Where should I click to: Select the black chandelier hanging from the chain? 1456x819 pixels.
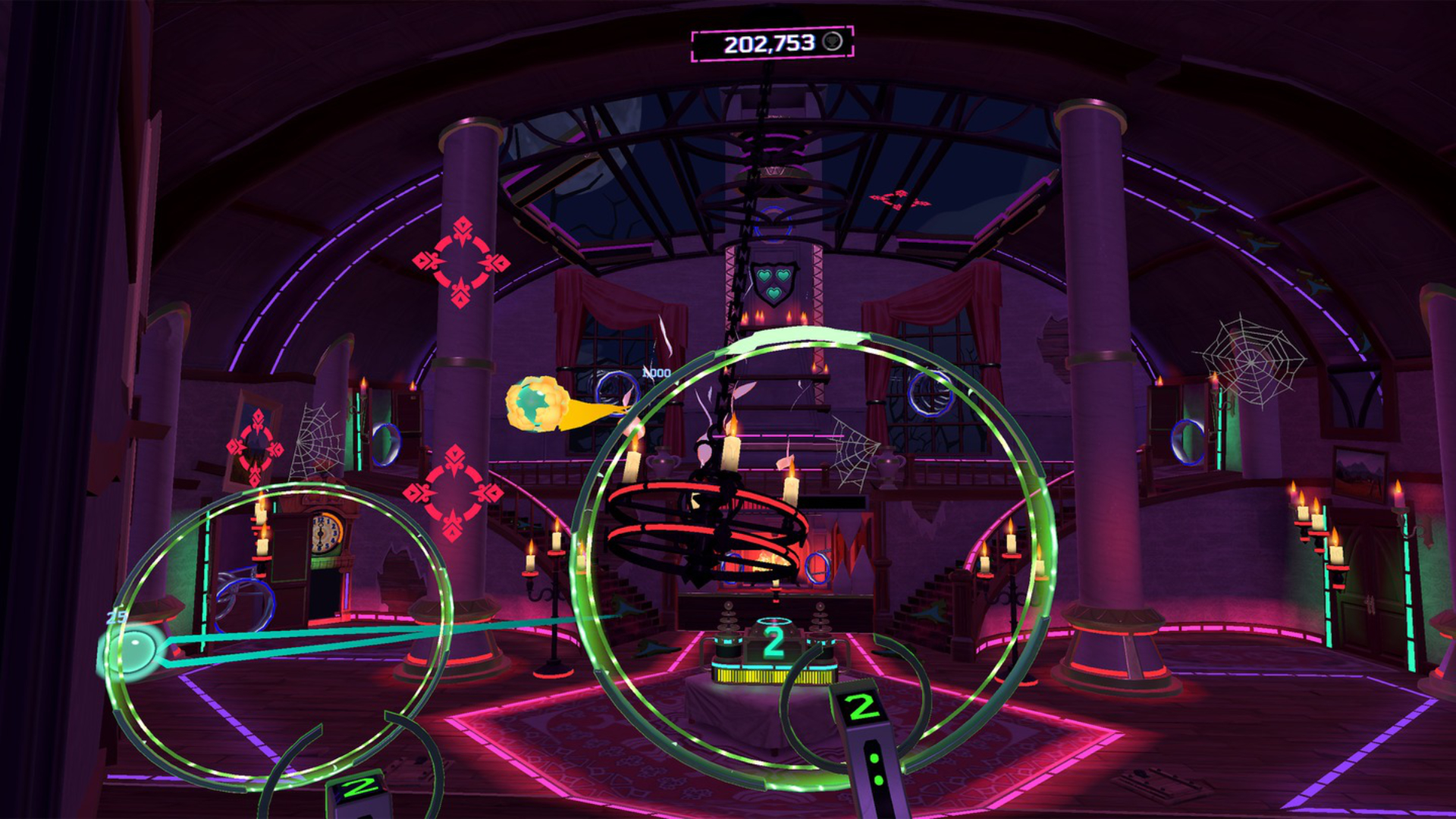click(x=705, y=523)
